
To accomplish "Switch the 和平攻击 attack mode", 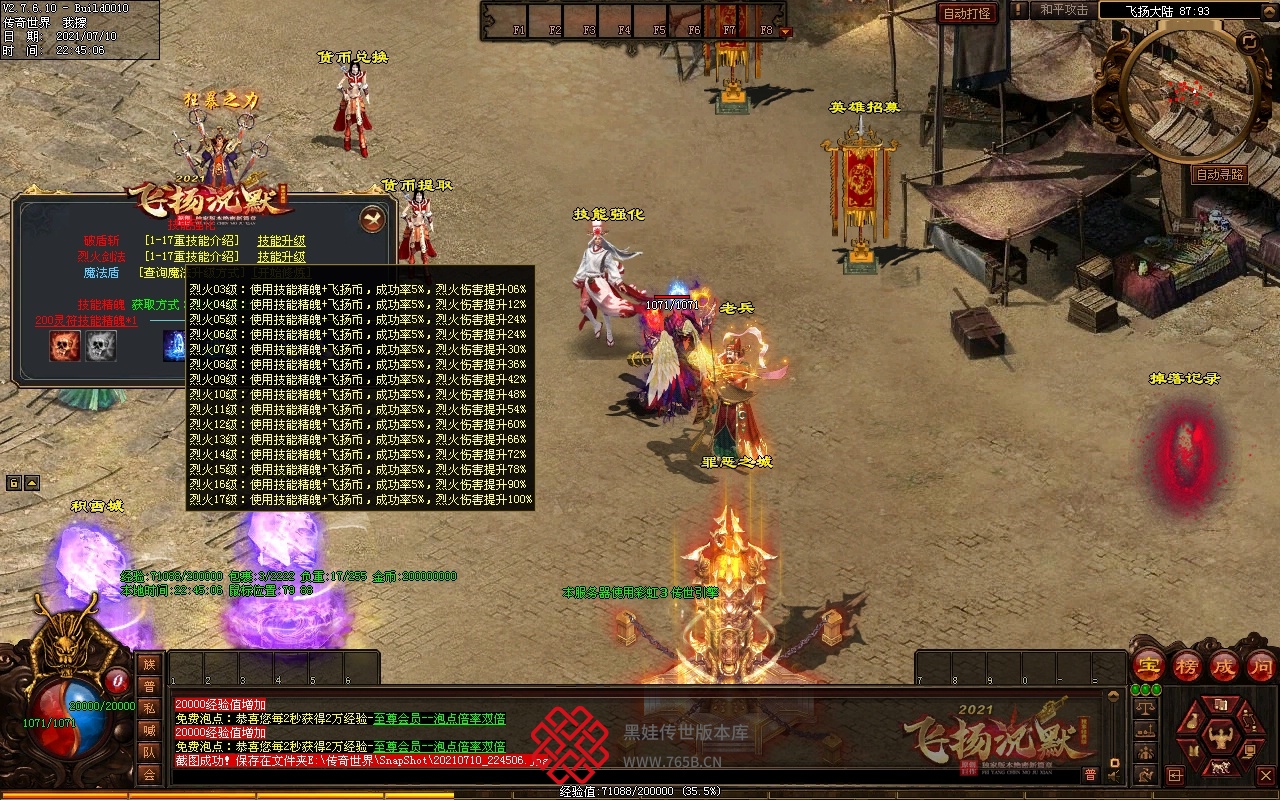I will [x=1063, y=10].
